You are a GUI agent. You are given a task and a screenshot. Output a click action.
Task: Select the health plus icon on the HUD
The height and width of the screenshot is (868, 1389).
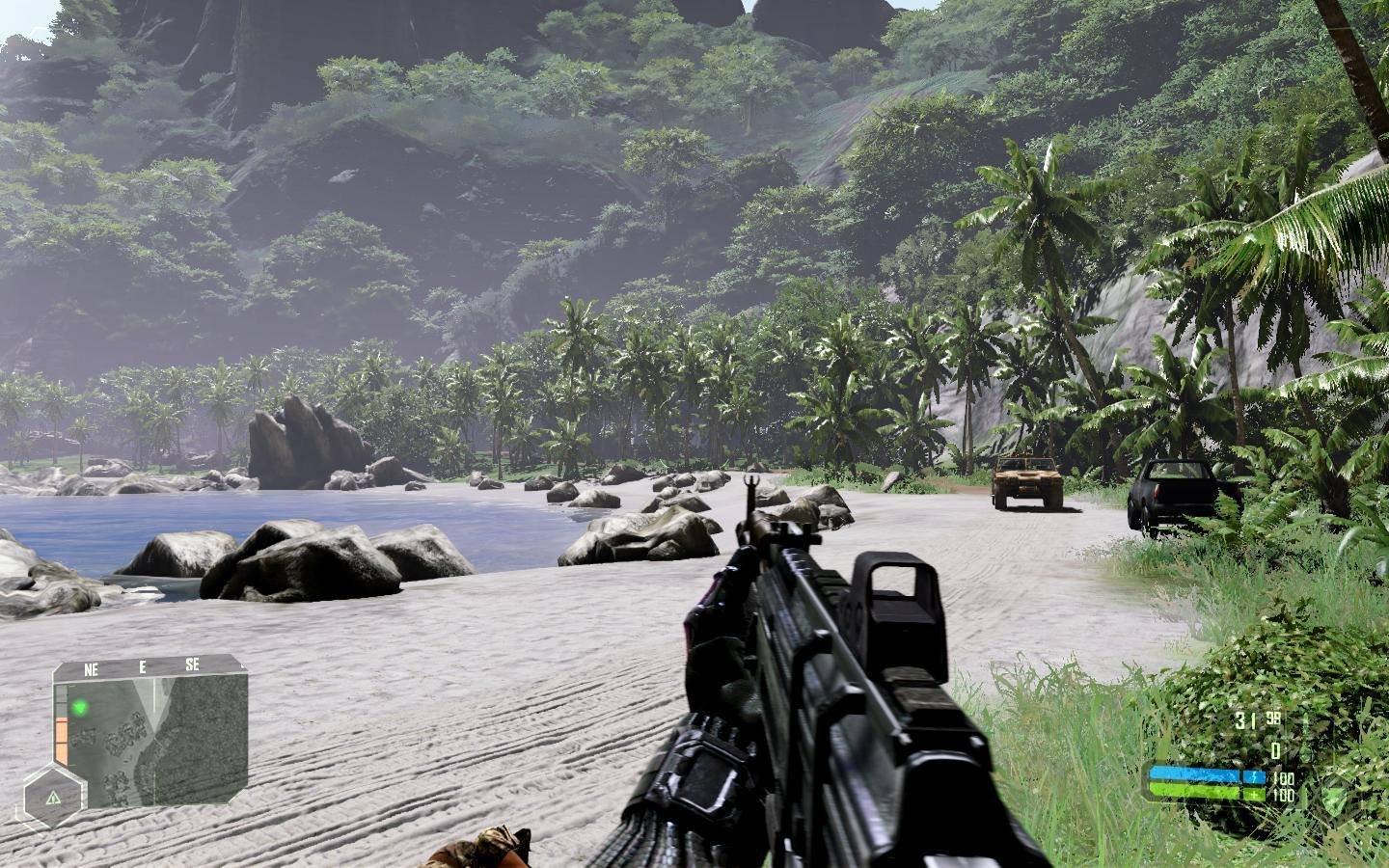(x=1254, y=795)
